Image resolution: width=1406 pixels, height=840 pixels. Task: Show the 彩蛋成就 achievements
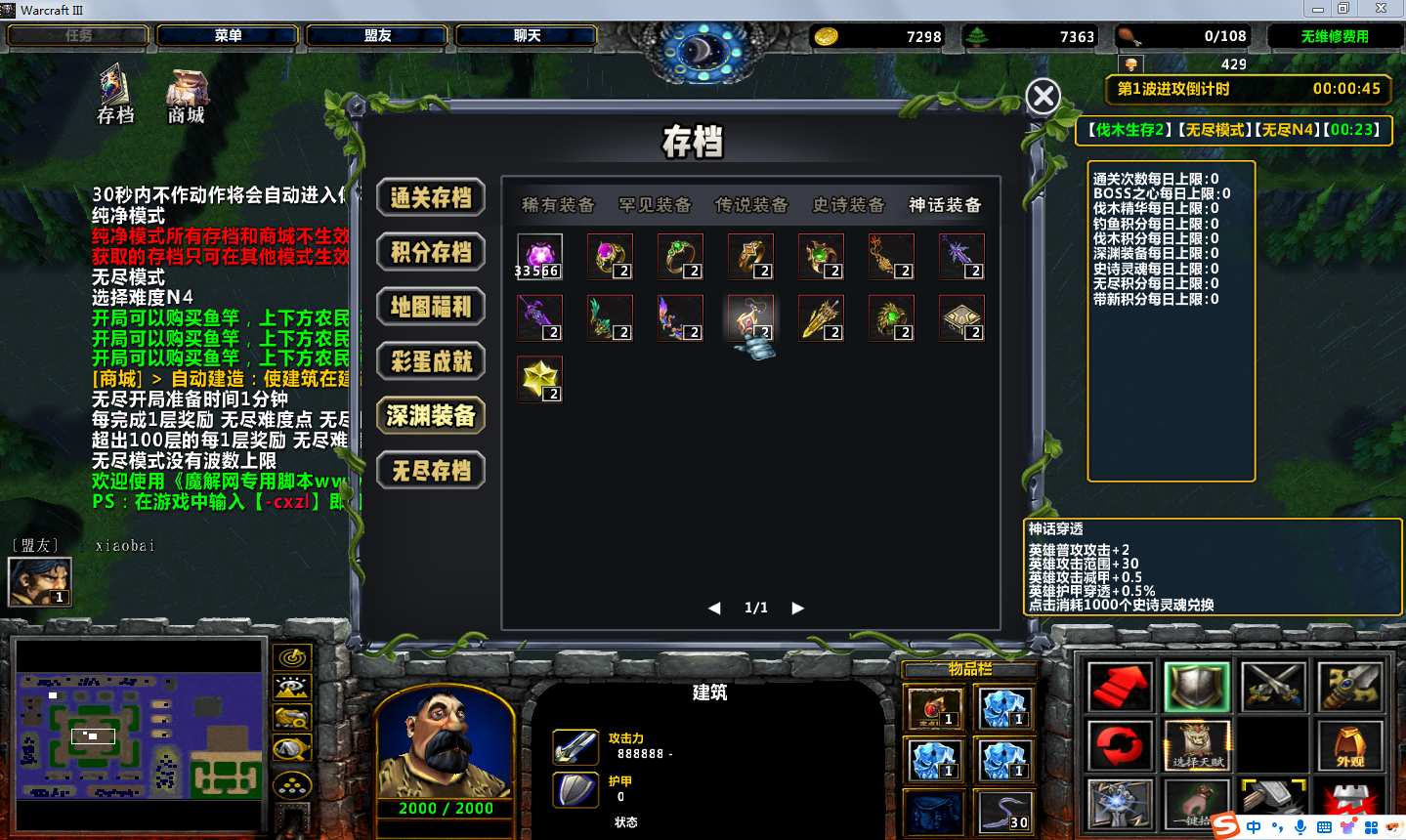[431, 362]
